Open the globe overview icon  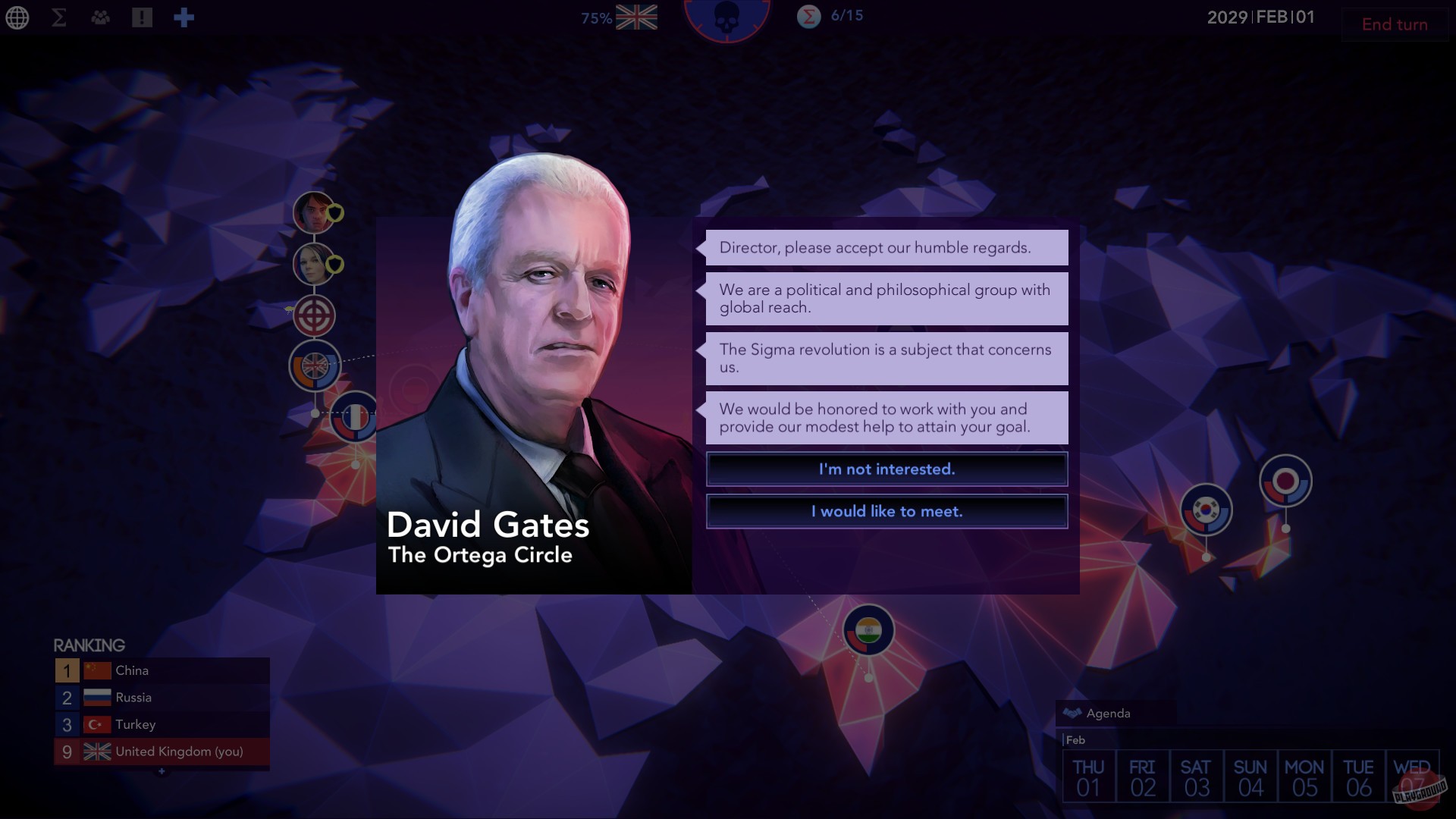(x=17, y=17)
